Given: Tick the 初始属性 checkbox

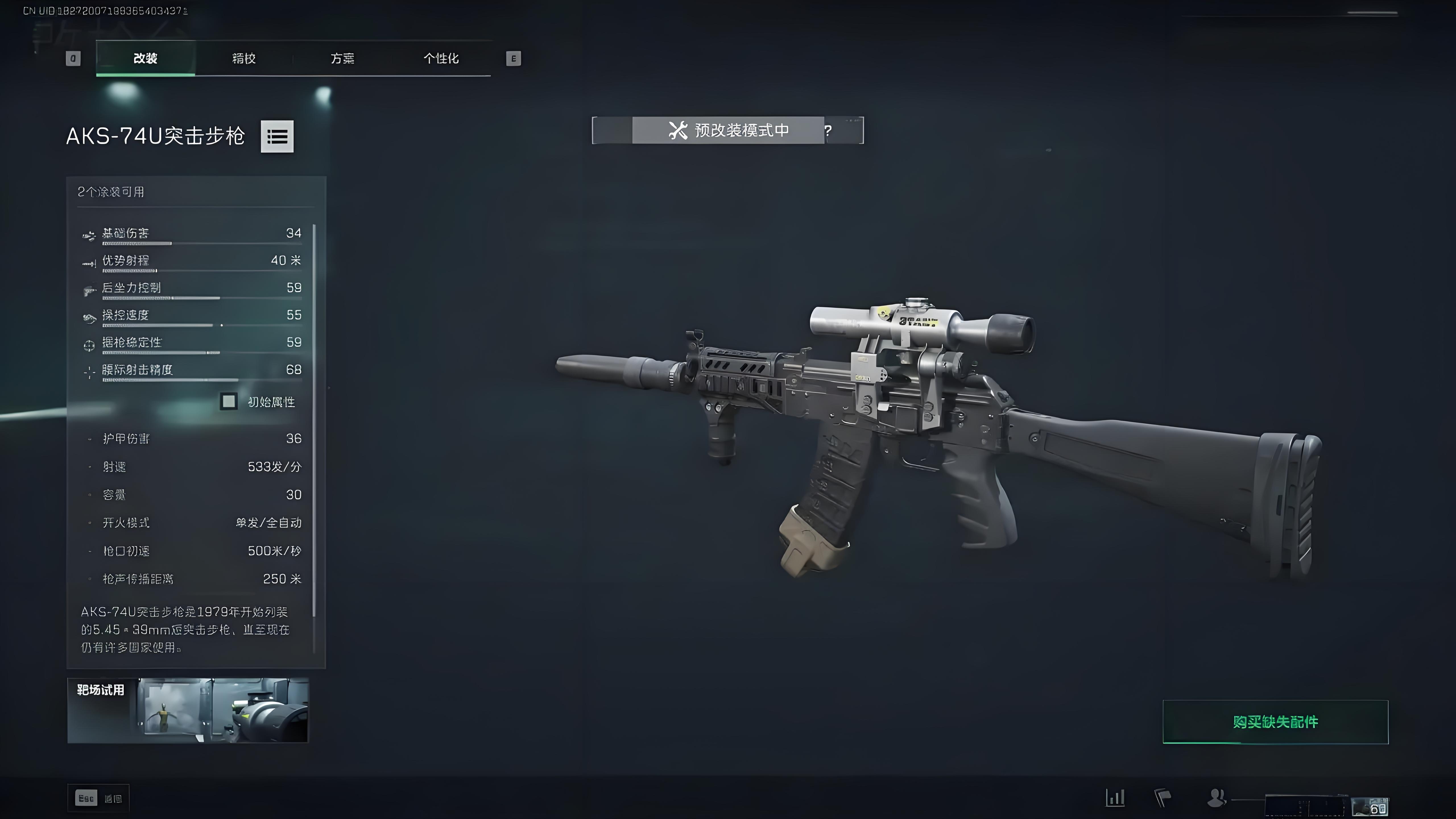Looking at the screenshot, I should pyautogui.click(x=229, y=401).
